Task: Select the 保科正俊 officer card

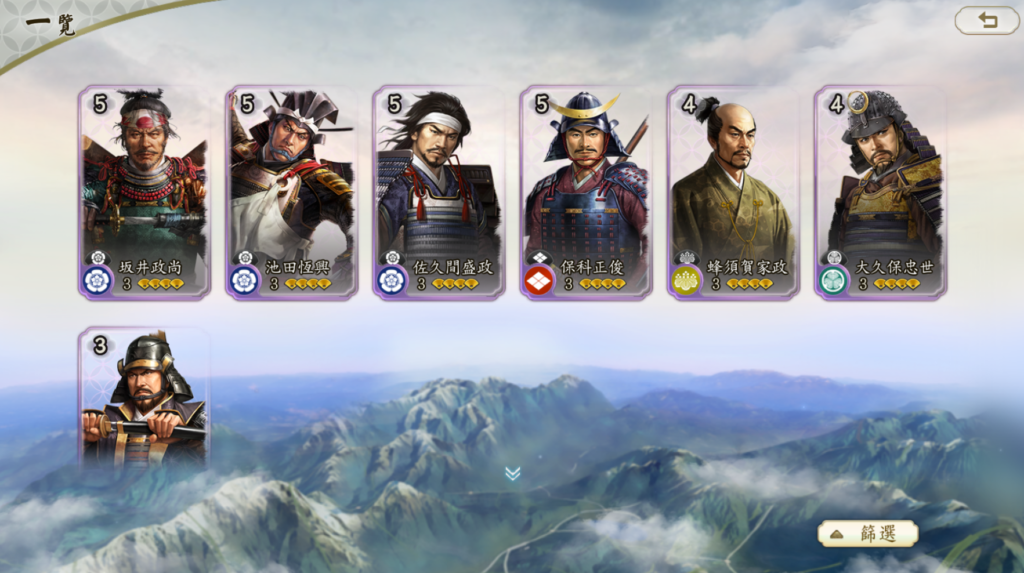Action: tap(586, 191)
